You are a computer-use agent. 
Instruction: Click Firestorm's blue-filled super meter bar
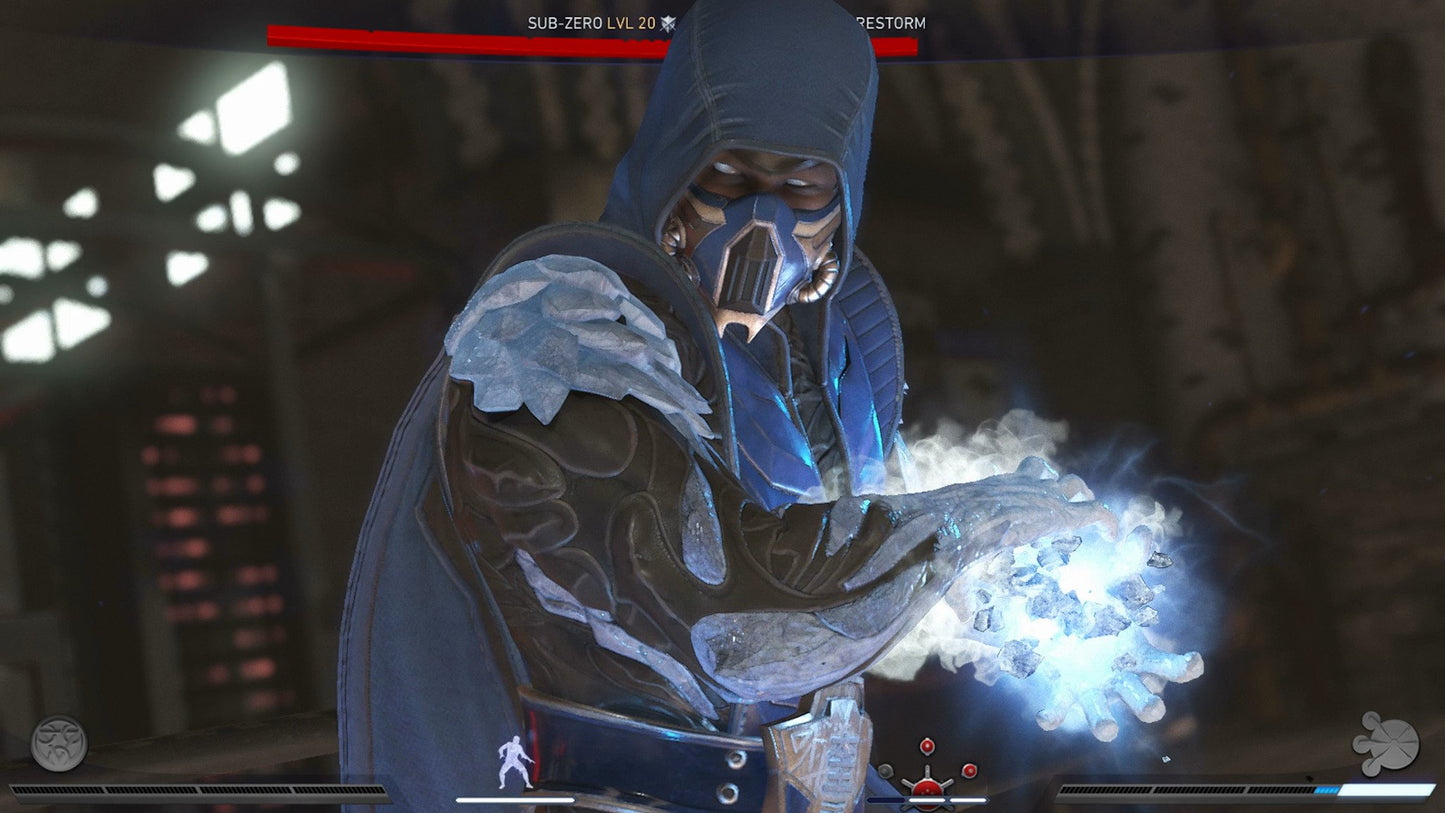(x=1250, y=791)
